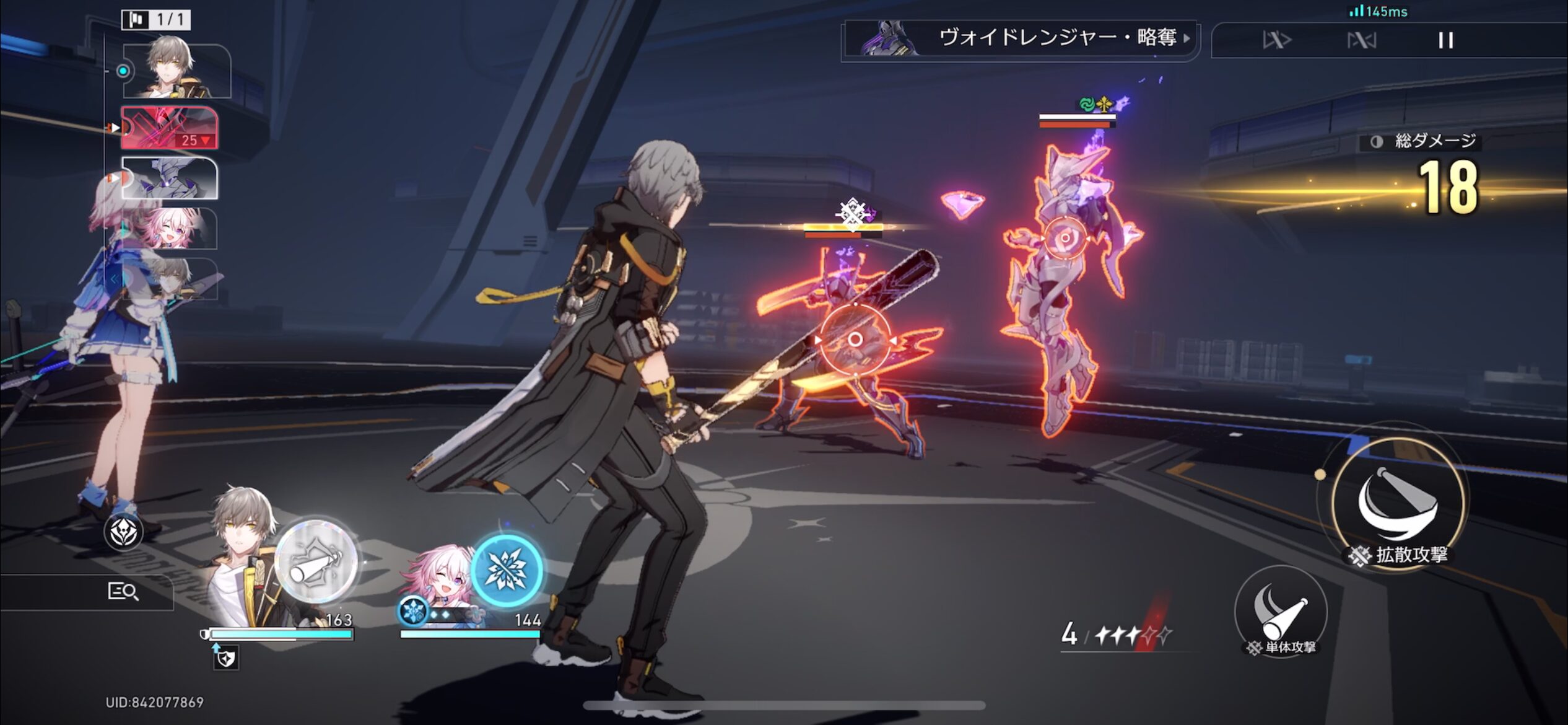Open the battle details list icon
The image size is (1568, 725).
coord(123,591)
